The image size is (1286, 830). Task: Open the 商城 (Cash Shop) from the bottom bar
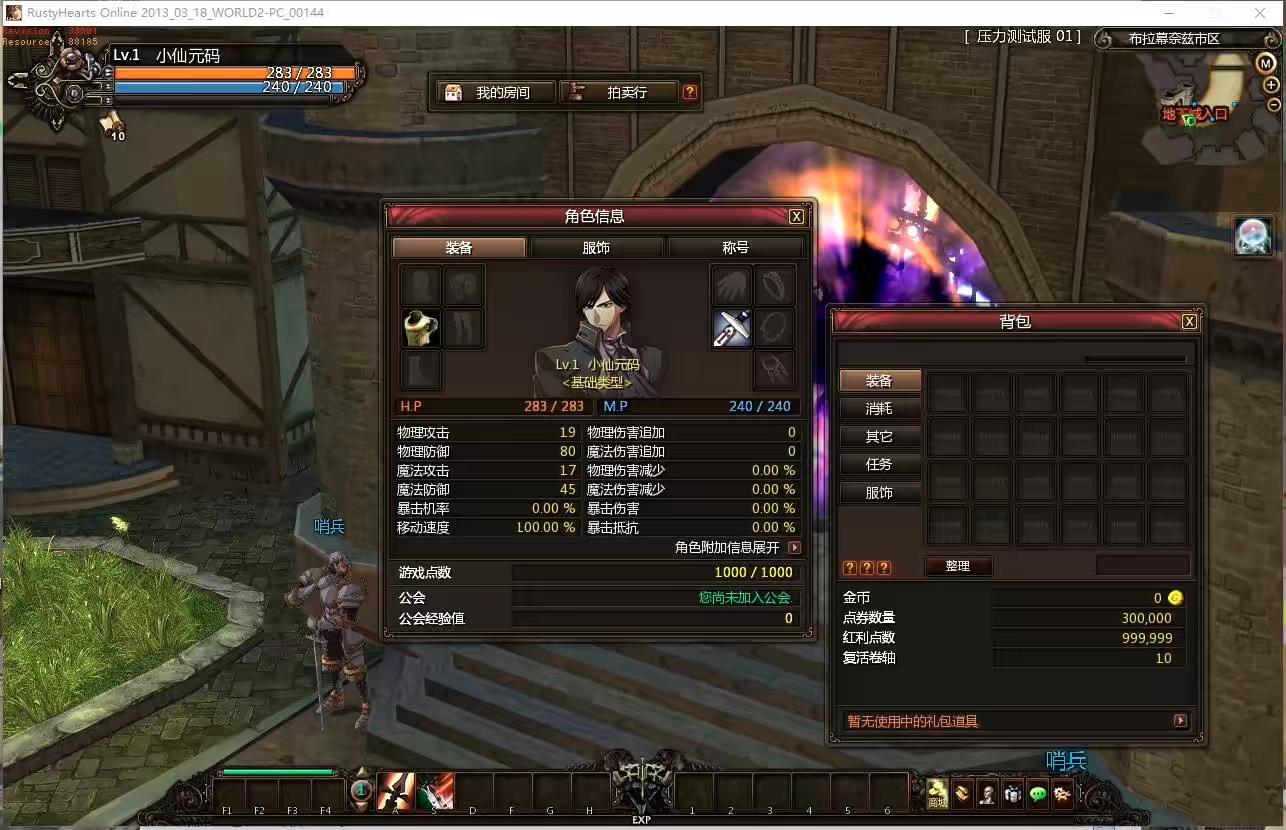pos(936,793)
